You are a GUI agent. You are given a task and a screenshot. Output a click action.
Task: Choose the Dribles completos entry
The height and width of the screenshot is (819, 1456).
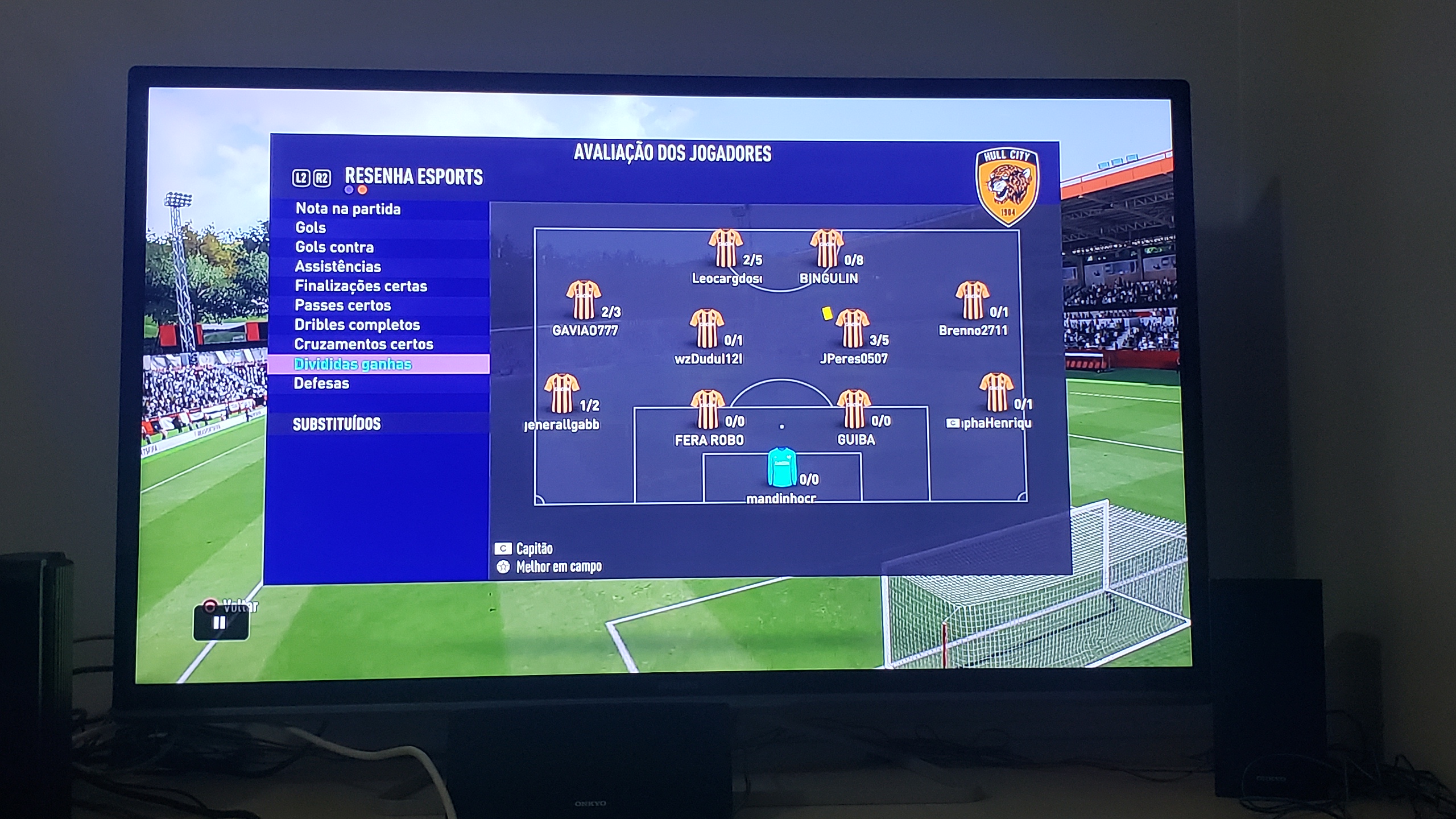coord(357,325)
